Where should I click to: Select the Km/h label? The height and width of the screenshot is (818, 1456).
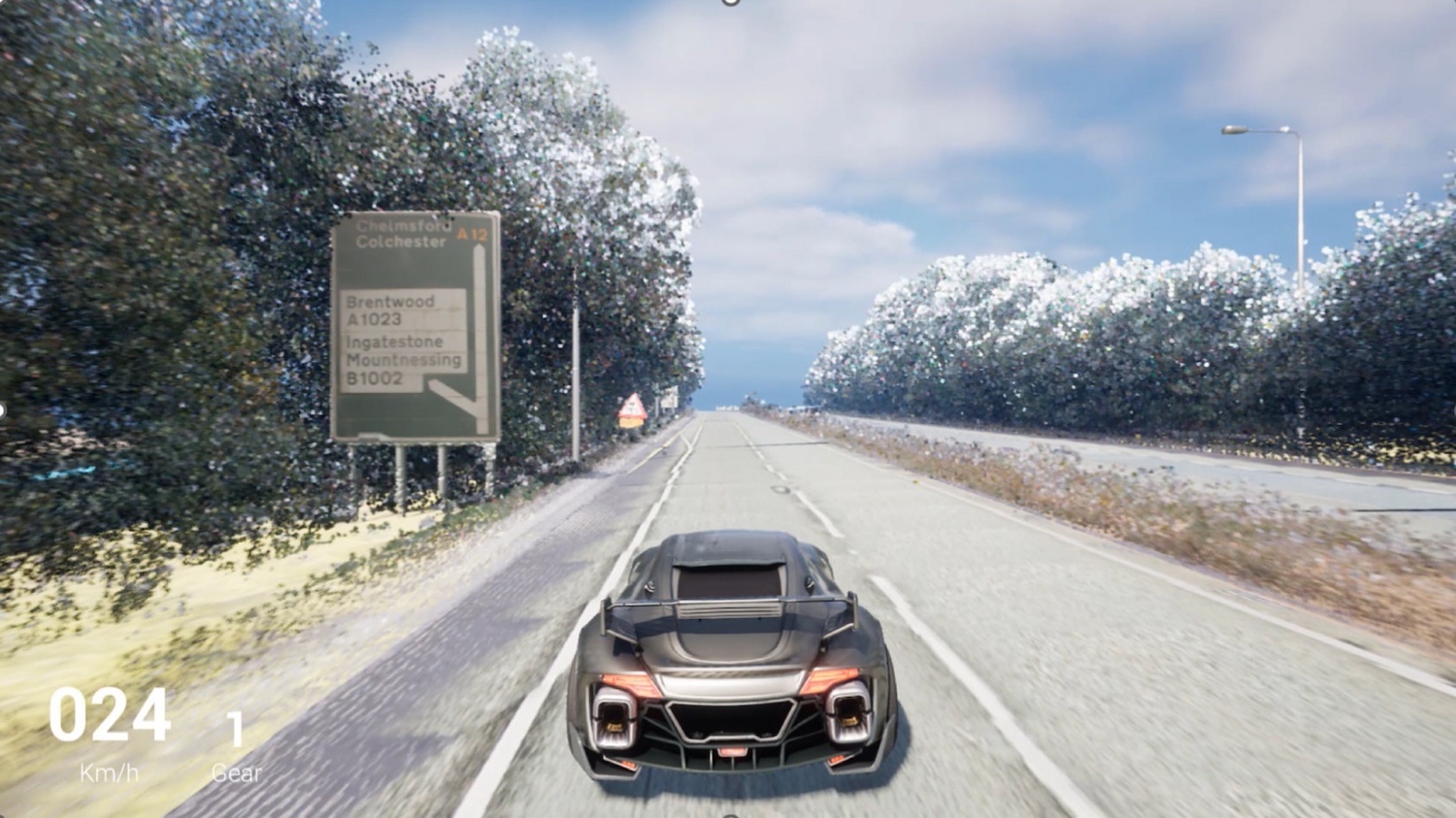109,773
